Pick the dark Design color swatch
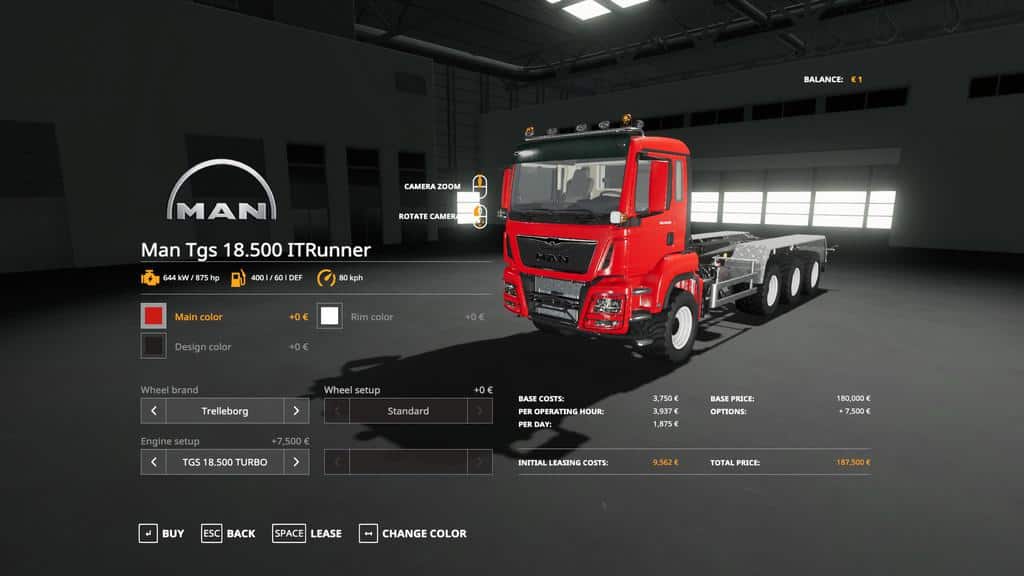The image size is (1024, 576). click(153, 347)
